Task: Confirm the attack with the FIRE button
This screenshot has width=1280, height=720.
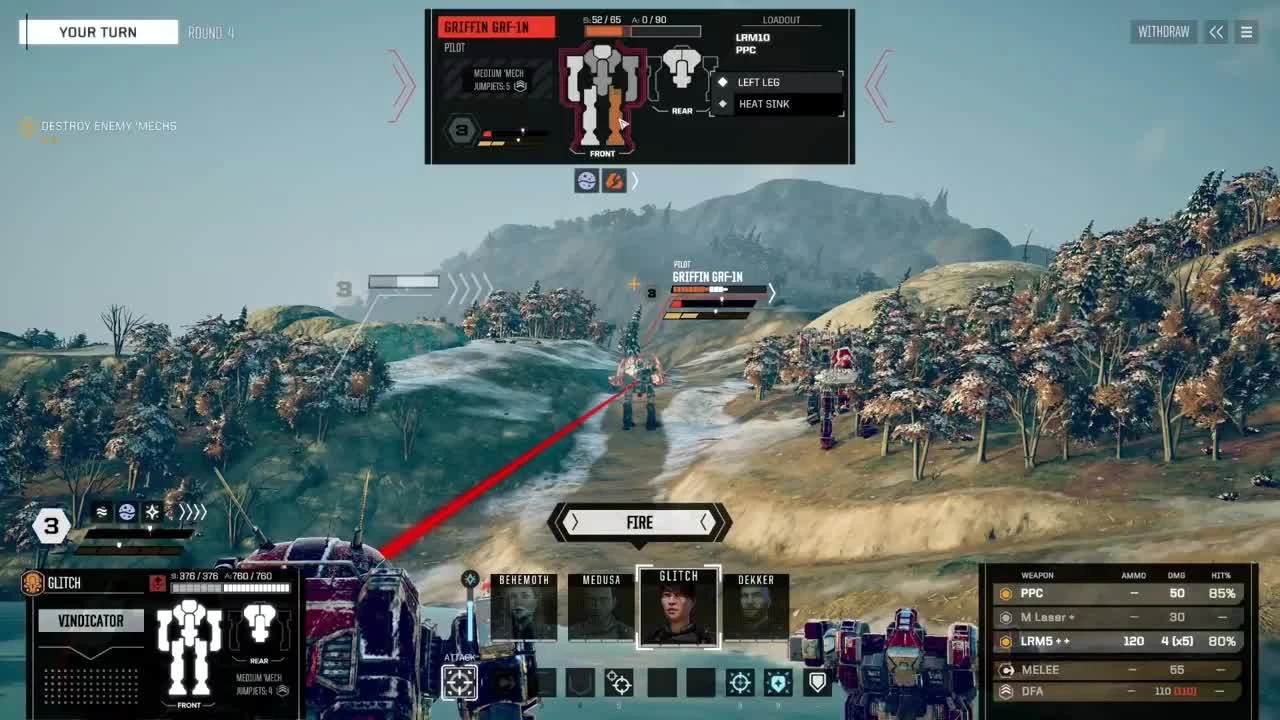Action: [x=639, y=522]
